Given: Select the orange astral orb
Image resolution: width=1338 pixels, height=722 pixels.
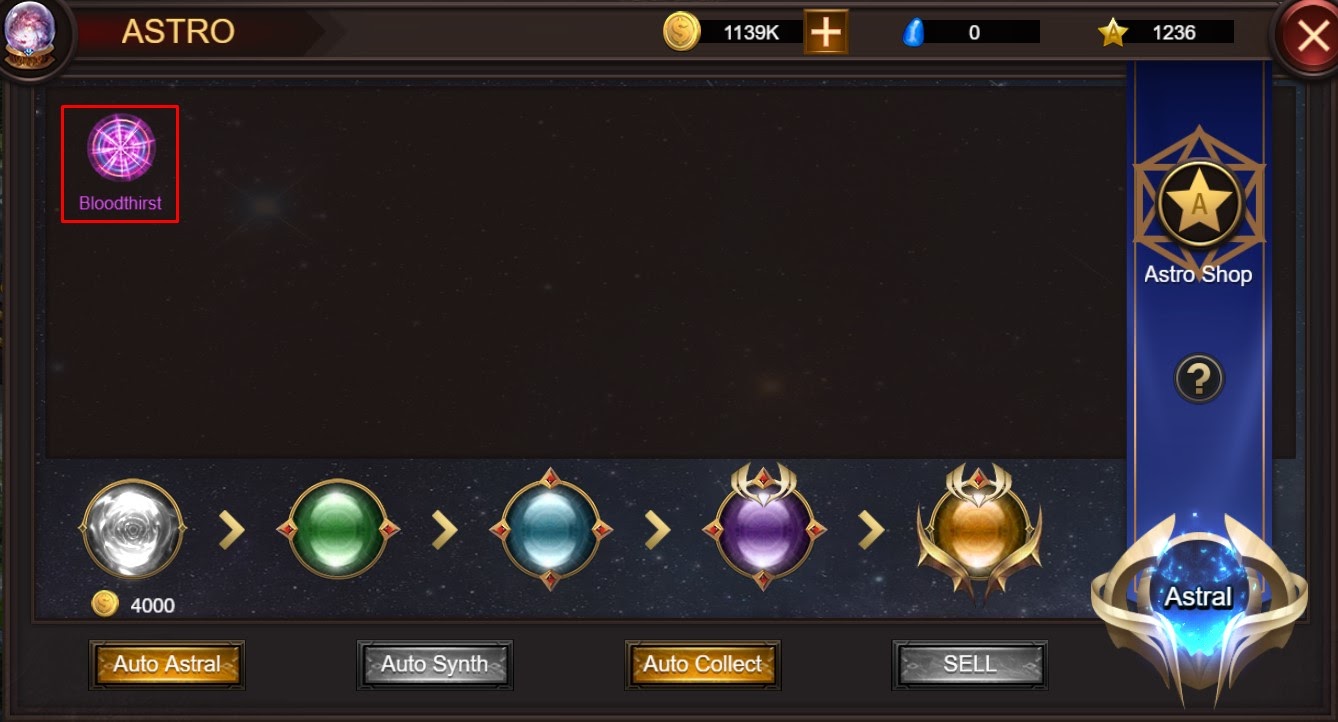Looking at the screenshot, I should (979, 530).
